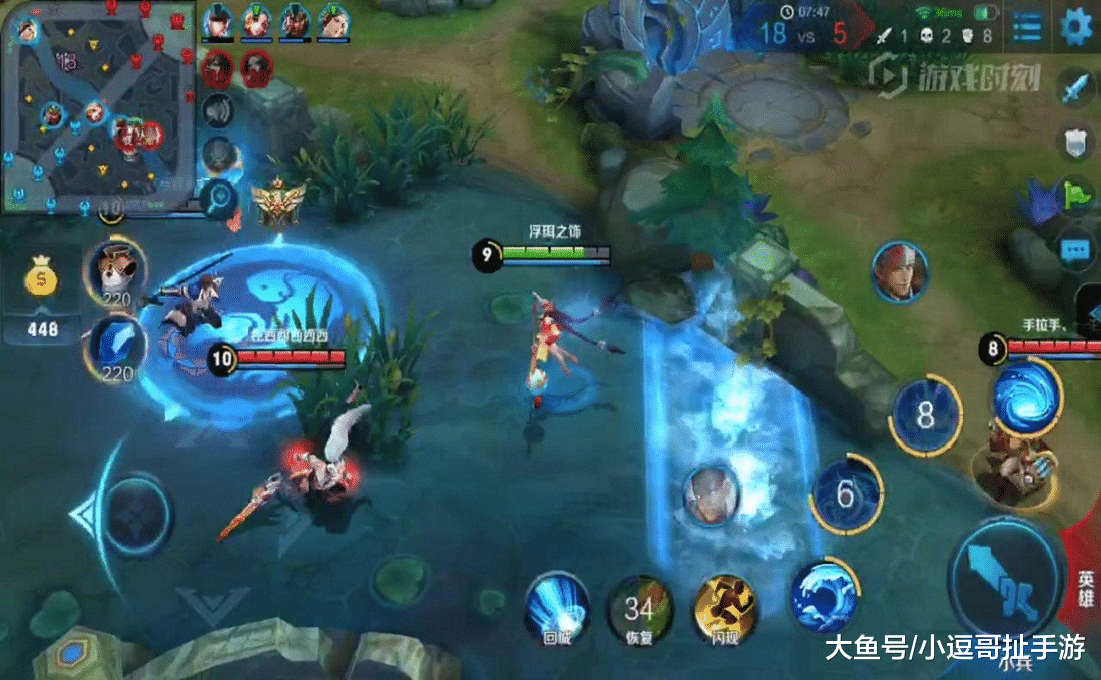Image resolution: width=1101 pixels, height=680 pixels.
Task: Open the gear settings menu
Action: coord(1076,28)
